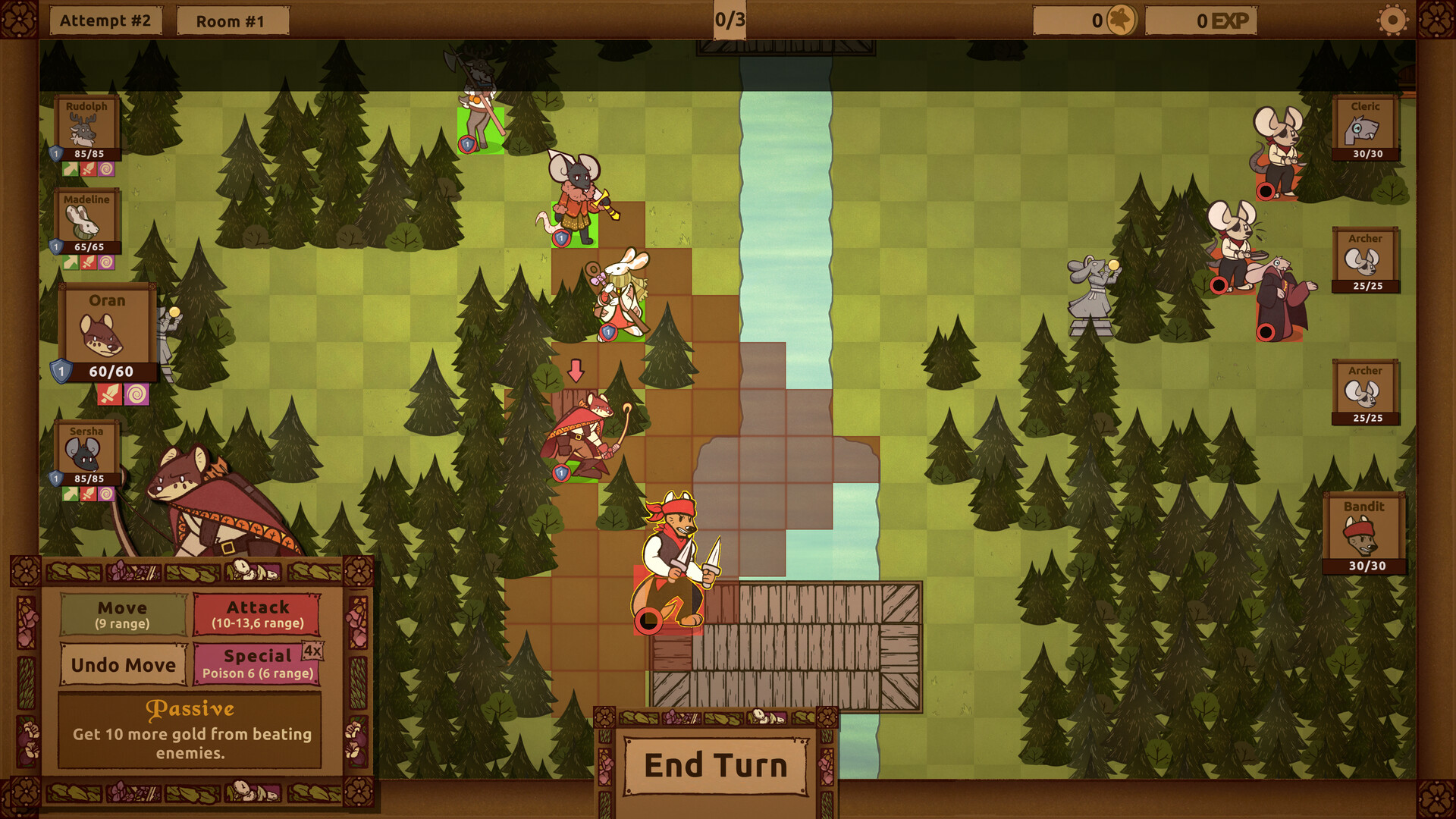Click Oran's blue level shield badge
The height and width of the screenshot is (819, 1456).
60,370
